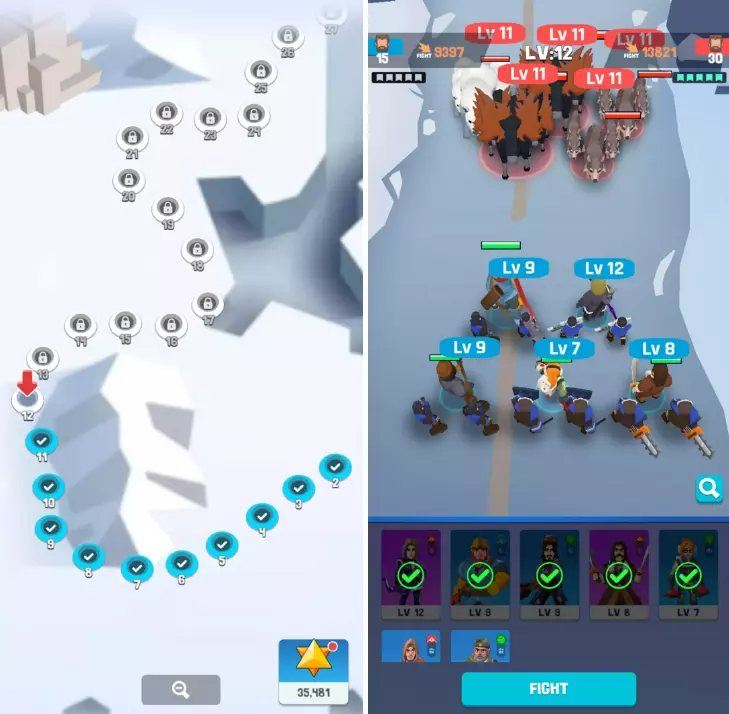Screen dimensions: 729x714
Task: Start the battle with the FIGHT button
Action: coord(548,688)
